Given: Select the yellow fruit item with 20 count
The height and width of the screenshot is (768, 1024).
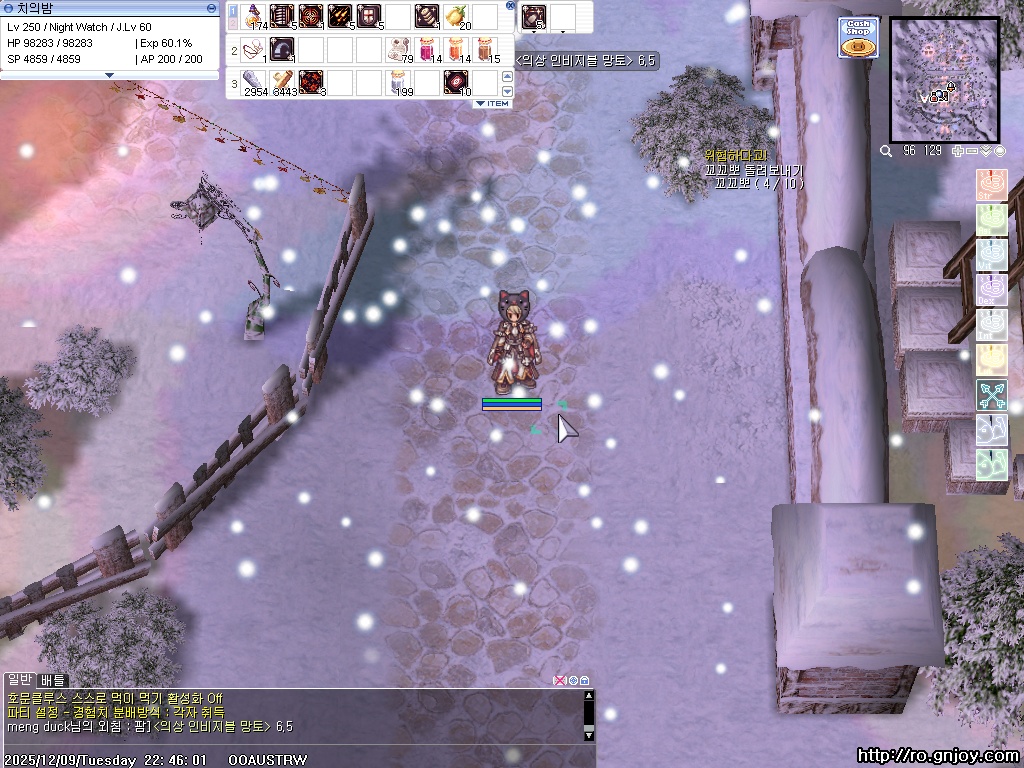Looking at the screenshot, I should point(456,17).
